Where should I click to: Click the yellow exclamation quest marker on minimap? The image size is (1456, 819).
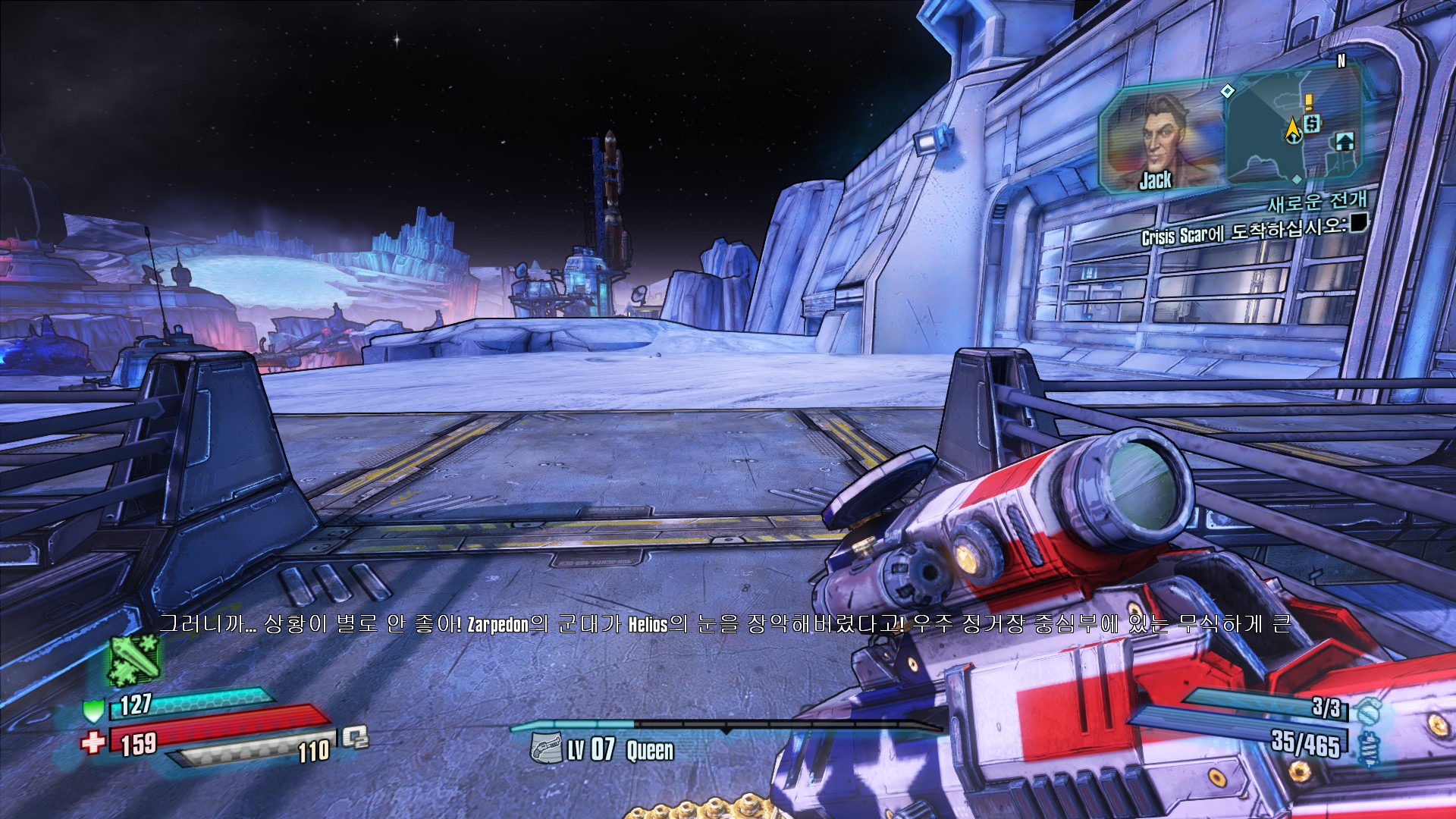[1308, 102]
